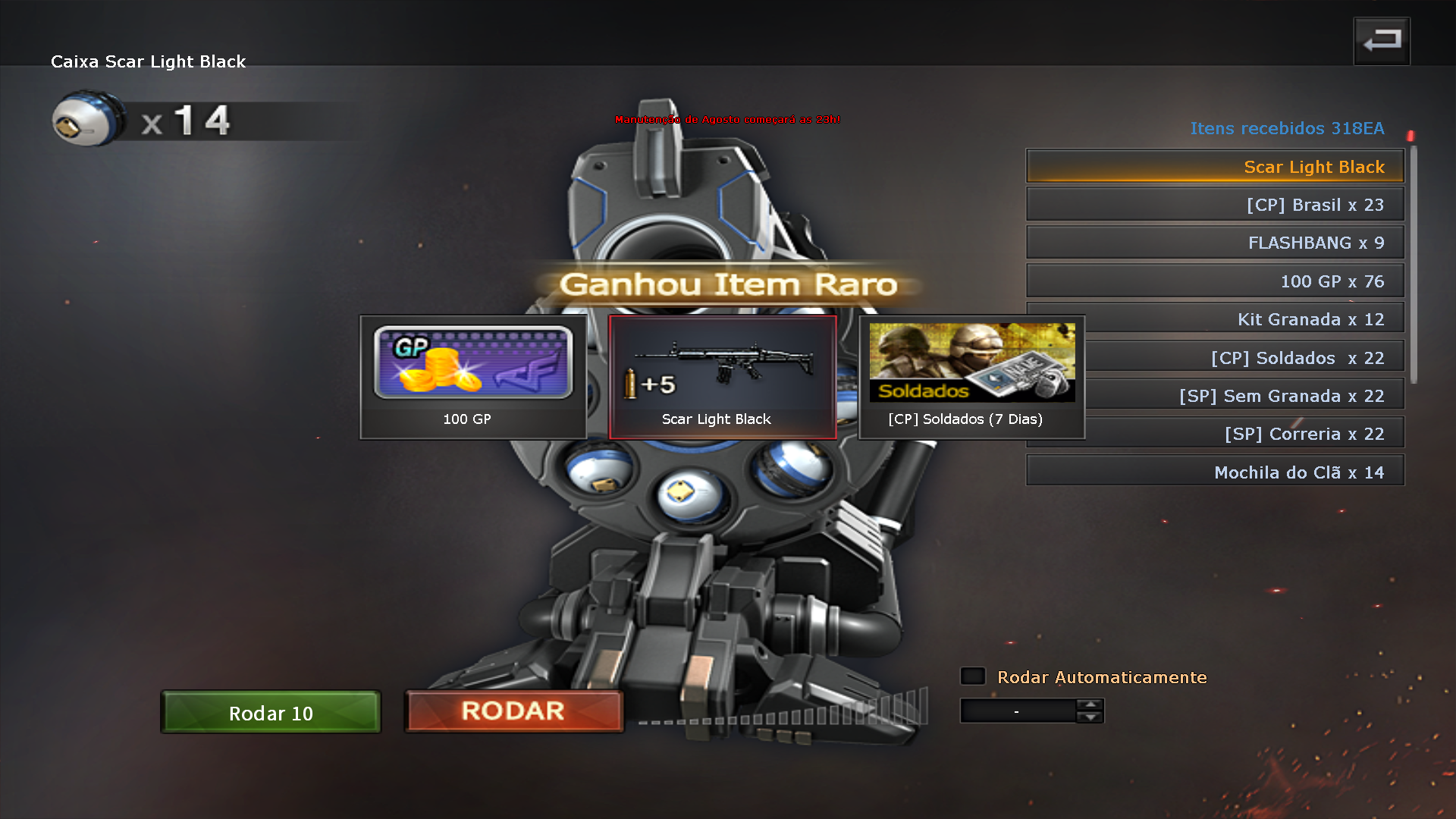The width and height of the screenshot is (1456, 819).
Task: Select the 100 GP reward card
Action: pyautogui.click(x=472, y=377)
